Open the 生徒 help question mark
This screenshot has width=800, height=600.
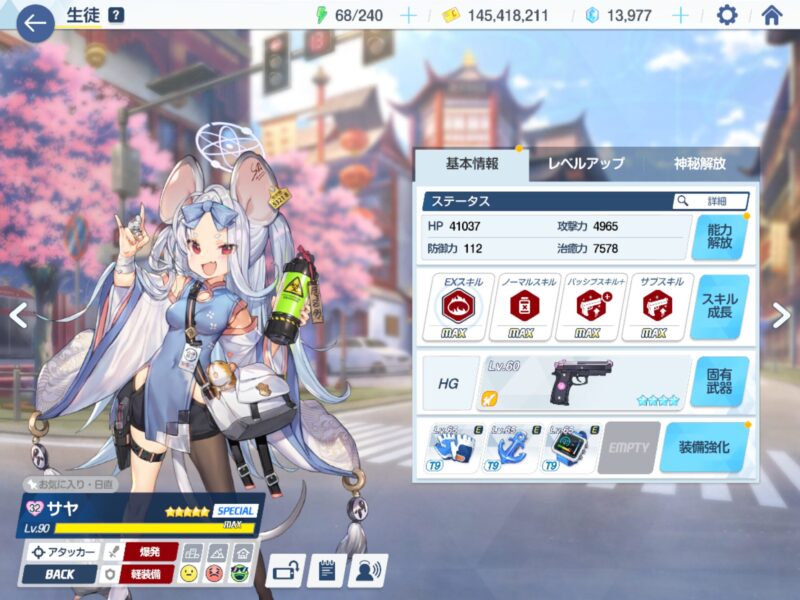116,15
